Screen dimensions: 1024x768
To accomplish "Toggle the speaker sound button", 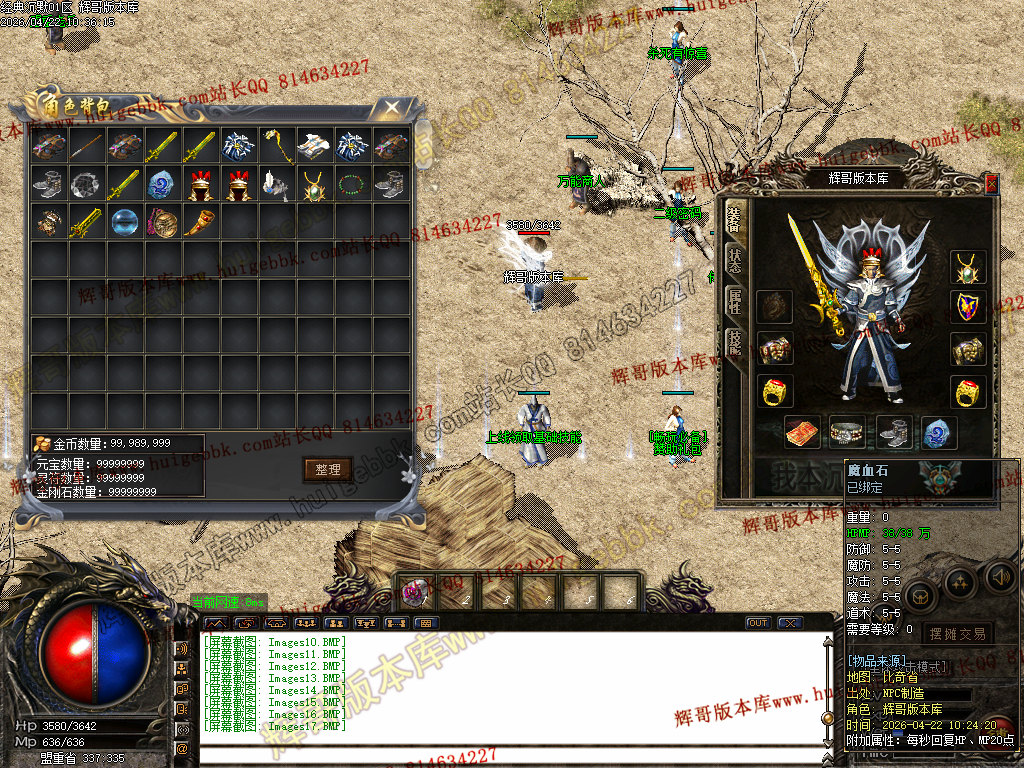I will (x=999, y=577).
